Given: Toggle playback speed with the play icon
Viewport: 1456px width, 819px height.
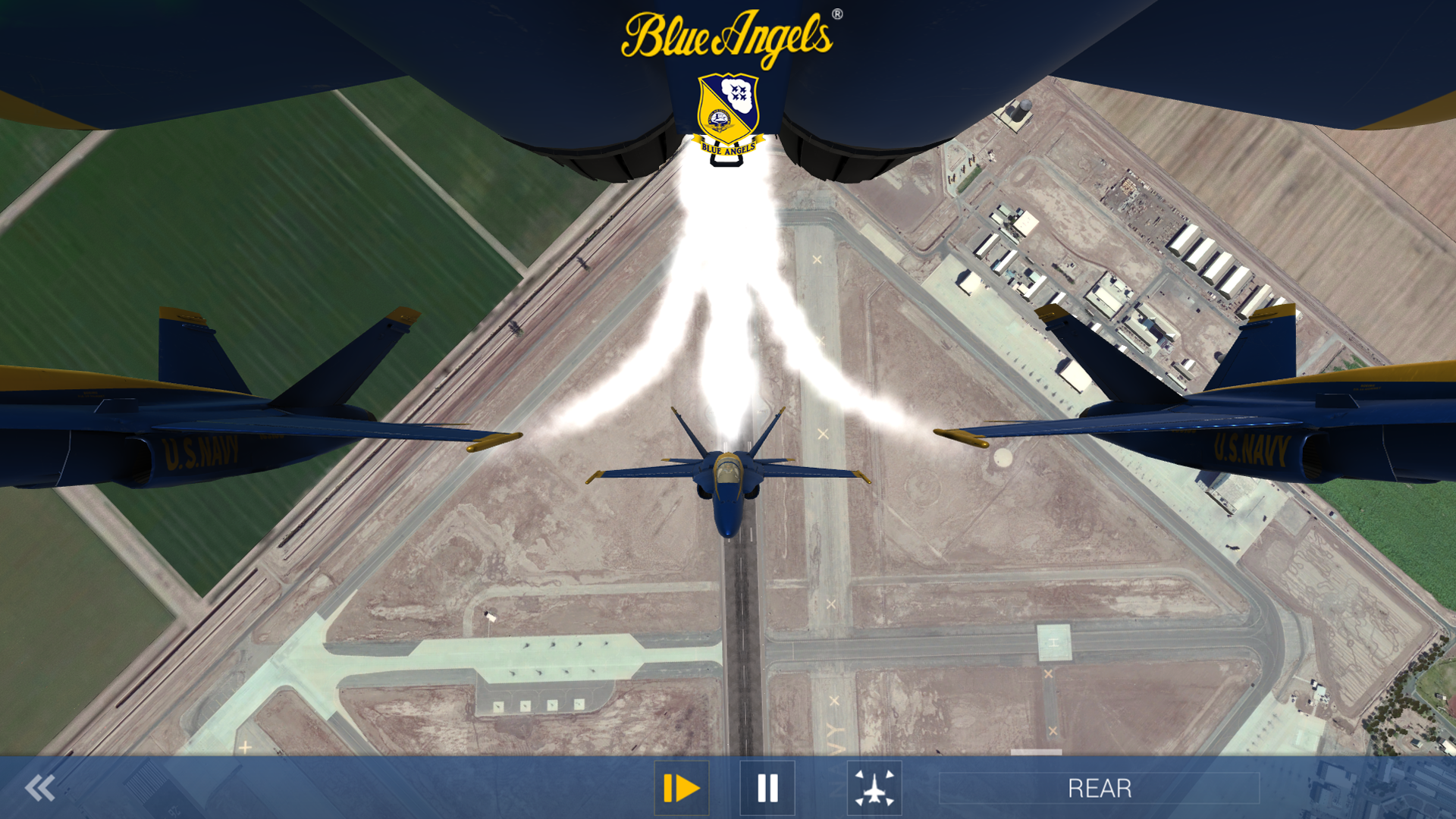Looking at the screenshot, I should click(x=681, y=787).
